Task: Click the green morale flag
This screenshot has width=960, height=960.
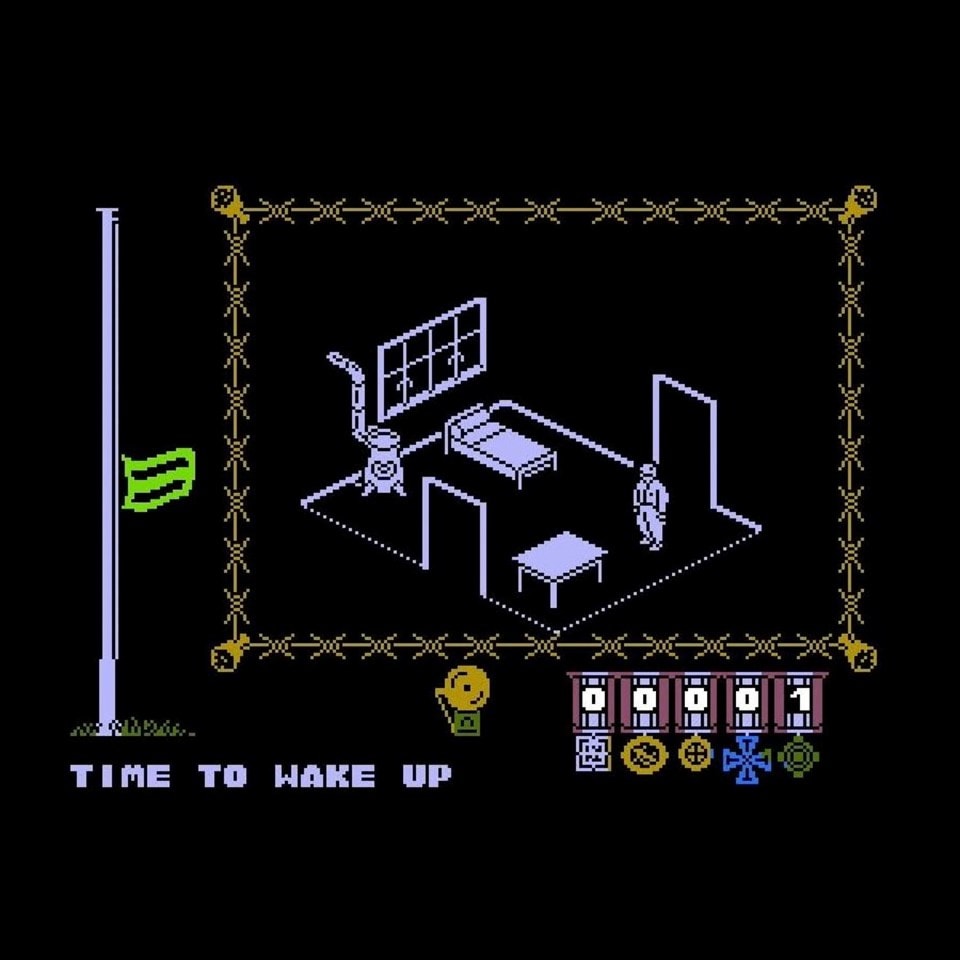Action: [158, 477]
